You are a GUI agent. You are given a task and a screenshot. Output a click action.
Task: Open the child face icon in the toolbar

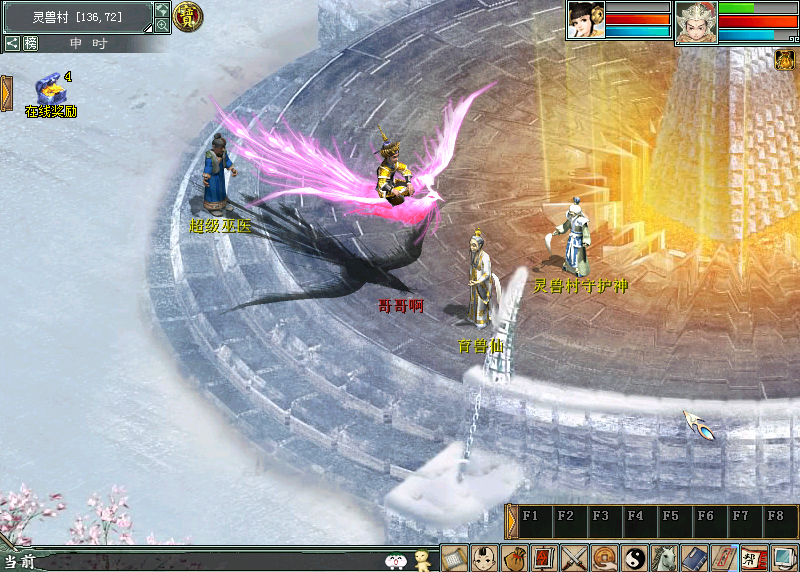tap(485, 557)
